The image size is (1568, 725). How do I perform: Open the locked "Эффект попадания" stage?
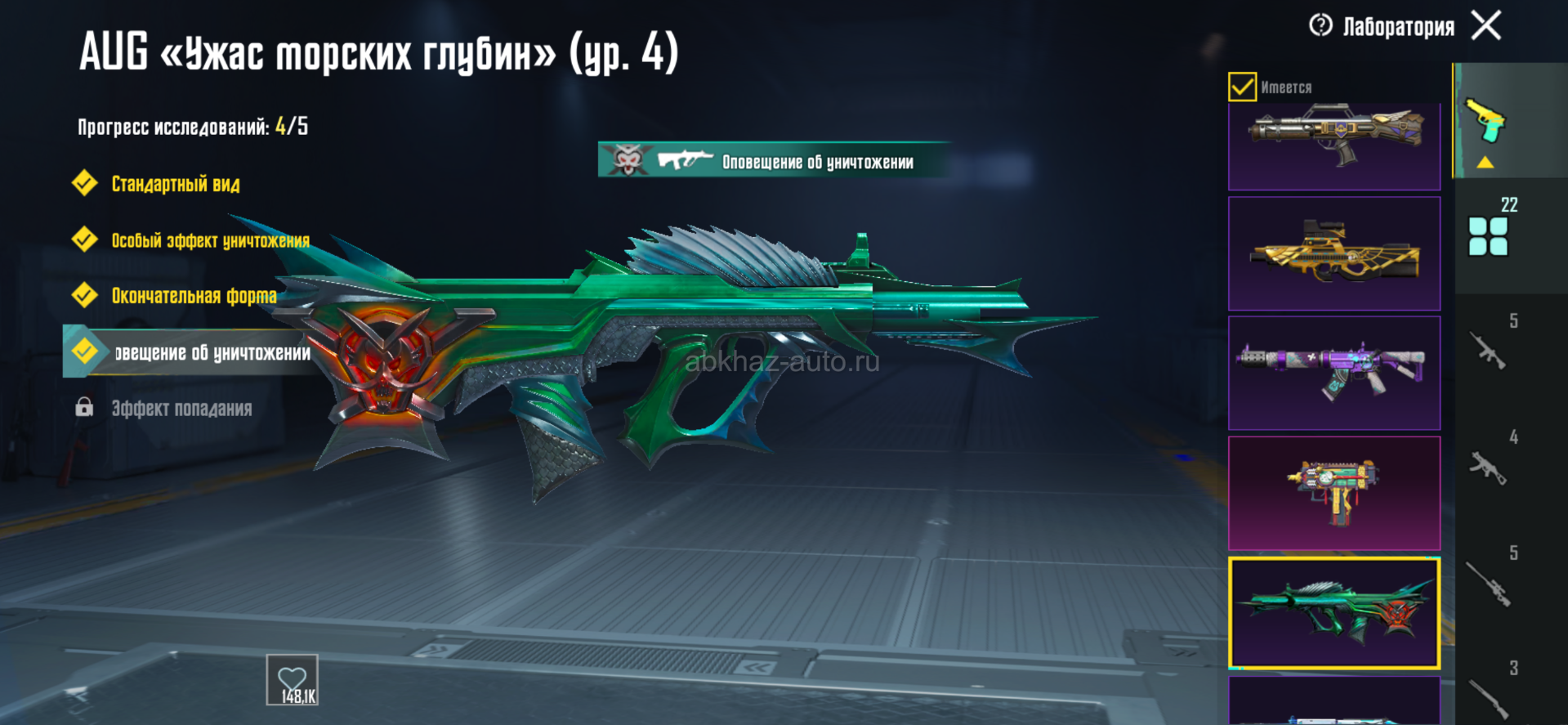pos(181,408)
